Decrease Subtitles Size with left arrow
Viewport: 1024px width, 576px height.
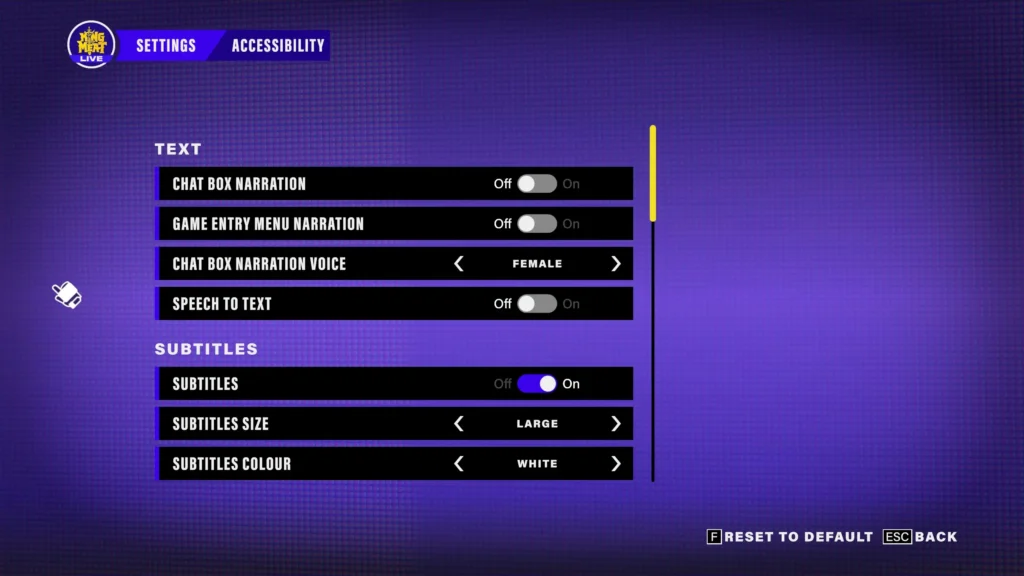[459, 424]
